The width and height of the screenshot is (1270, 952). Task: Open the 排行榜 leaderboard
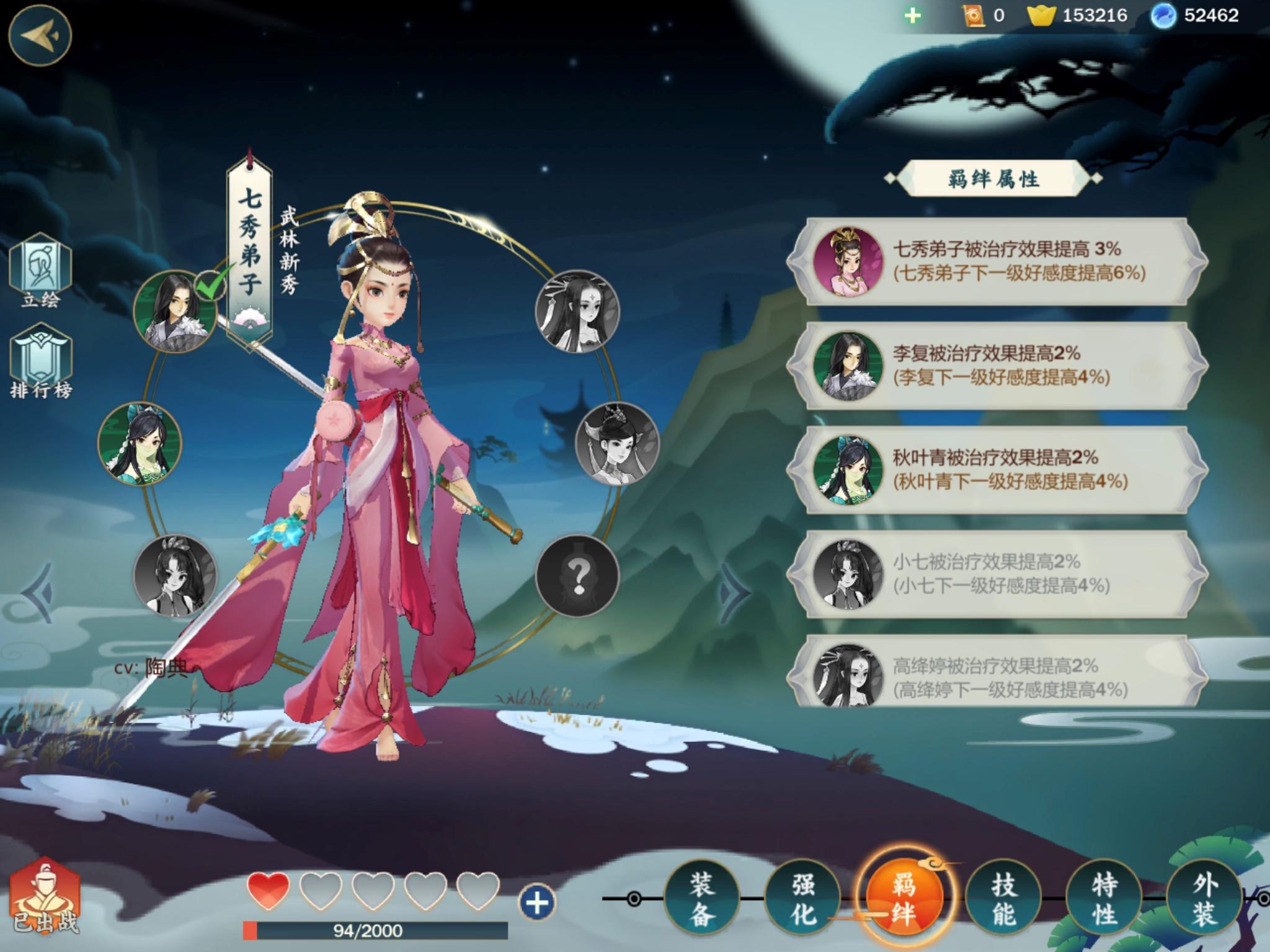coord(41,363)
